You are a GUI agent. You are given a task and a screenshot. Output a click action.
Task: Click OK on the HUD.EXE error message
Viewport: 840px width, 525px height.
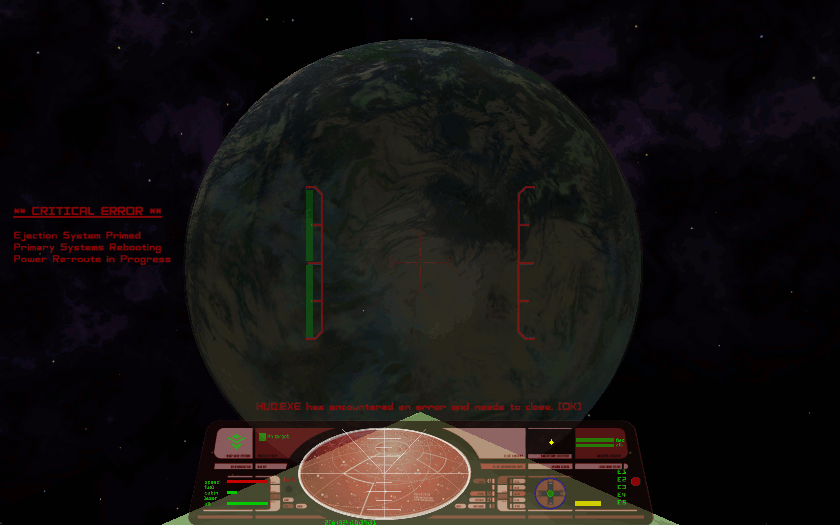(570, 407)
